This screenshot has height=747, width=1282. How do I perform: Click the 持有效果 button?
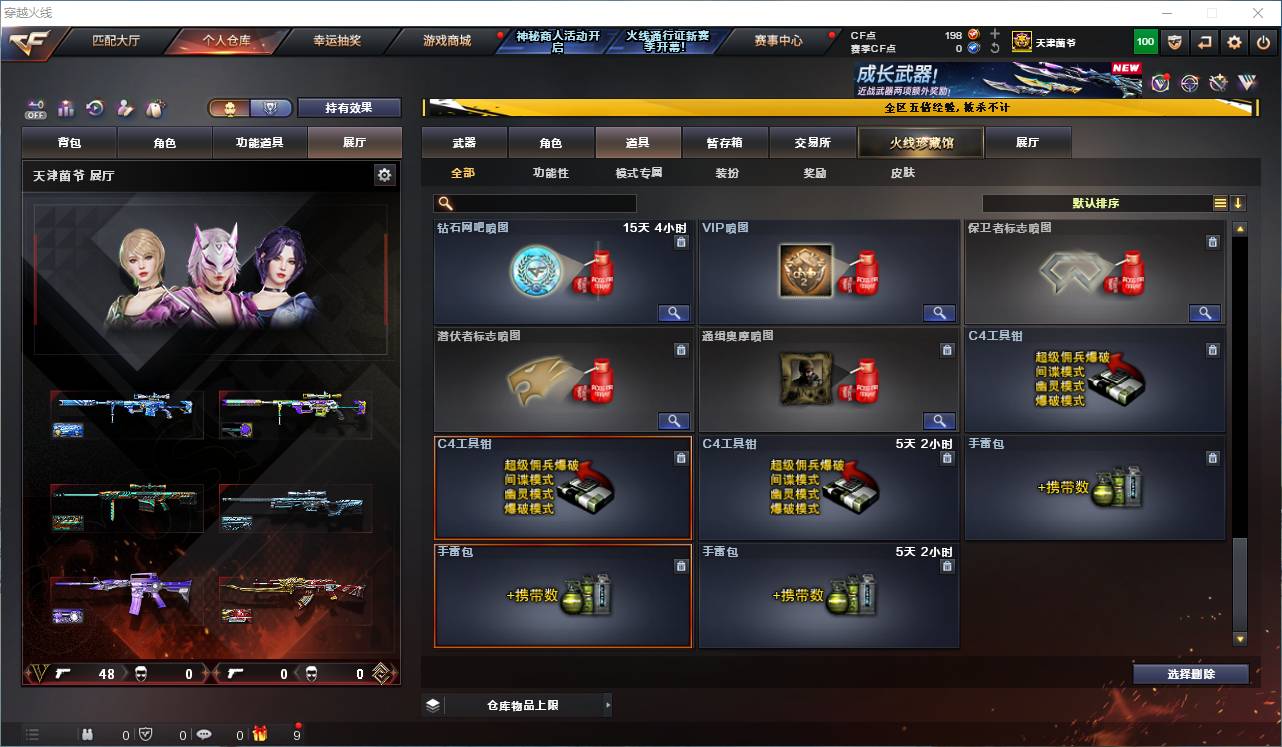click(349, 107)
